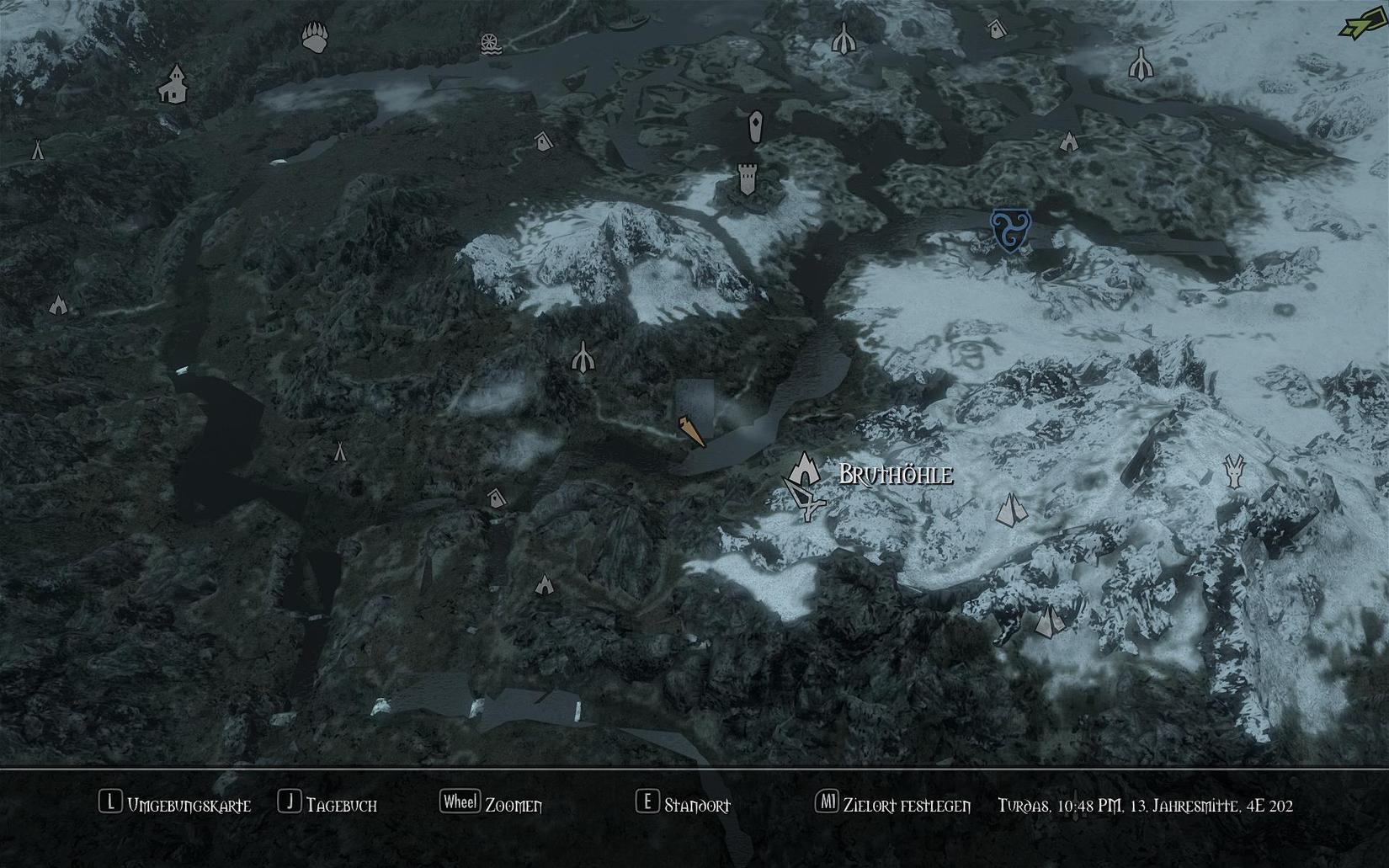Screen dimensions: 1389x868
Task: Select the Bruthöhle cave marker
Action: point(804,468)
